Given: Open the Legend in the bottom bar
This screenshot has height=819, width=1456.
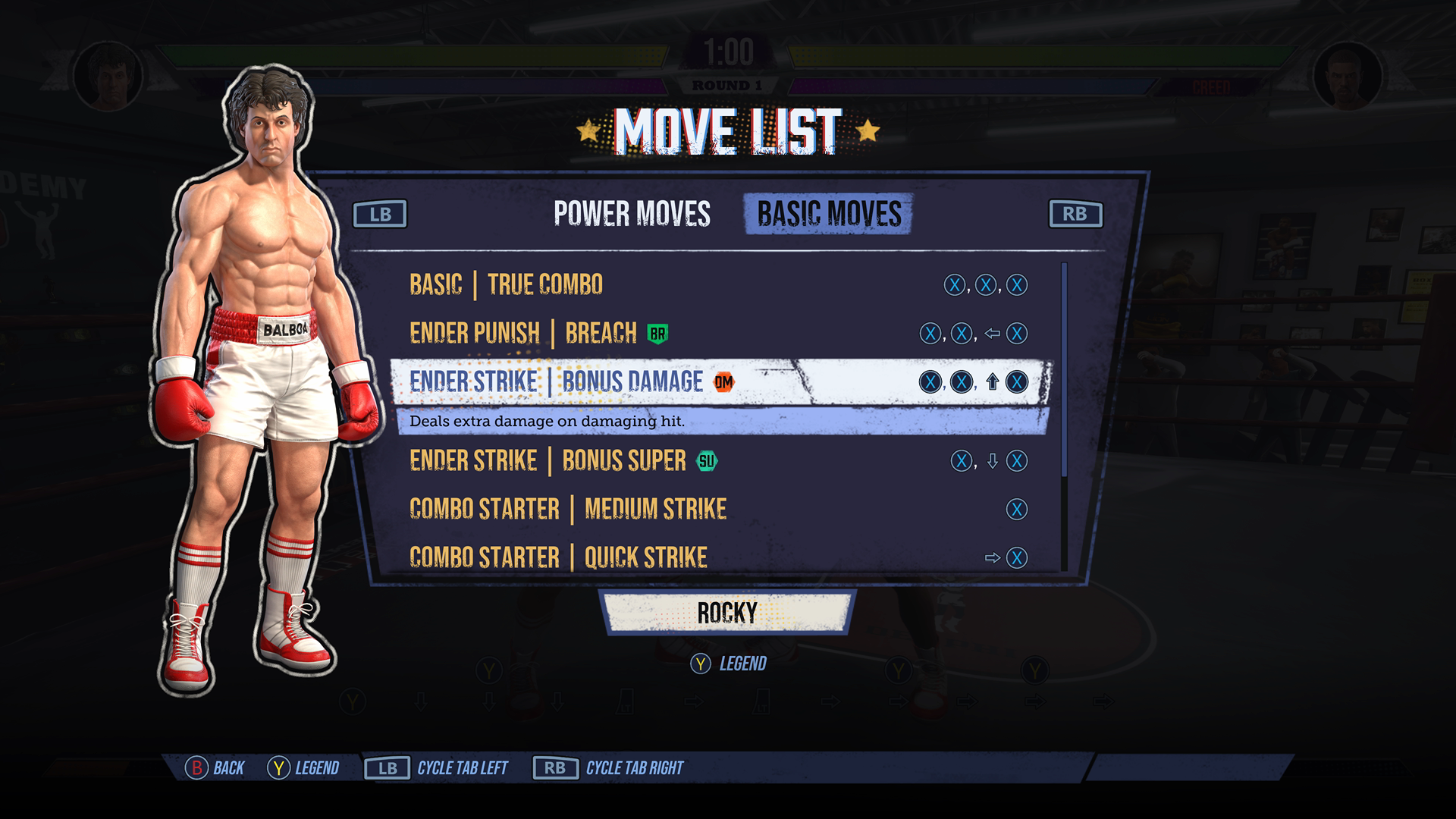Looking at the screenshot, I should 303,768.
